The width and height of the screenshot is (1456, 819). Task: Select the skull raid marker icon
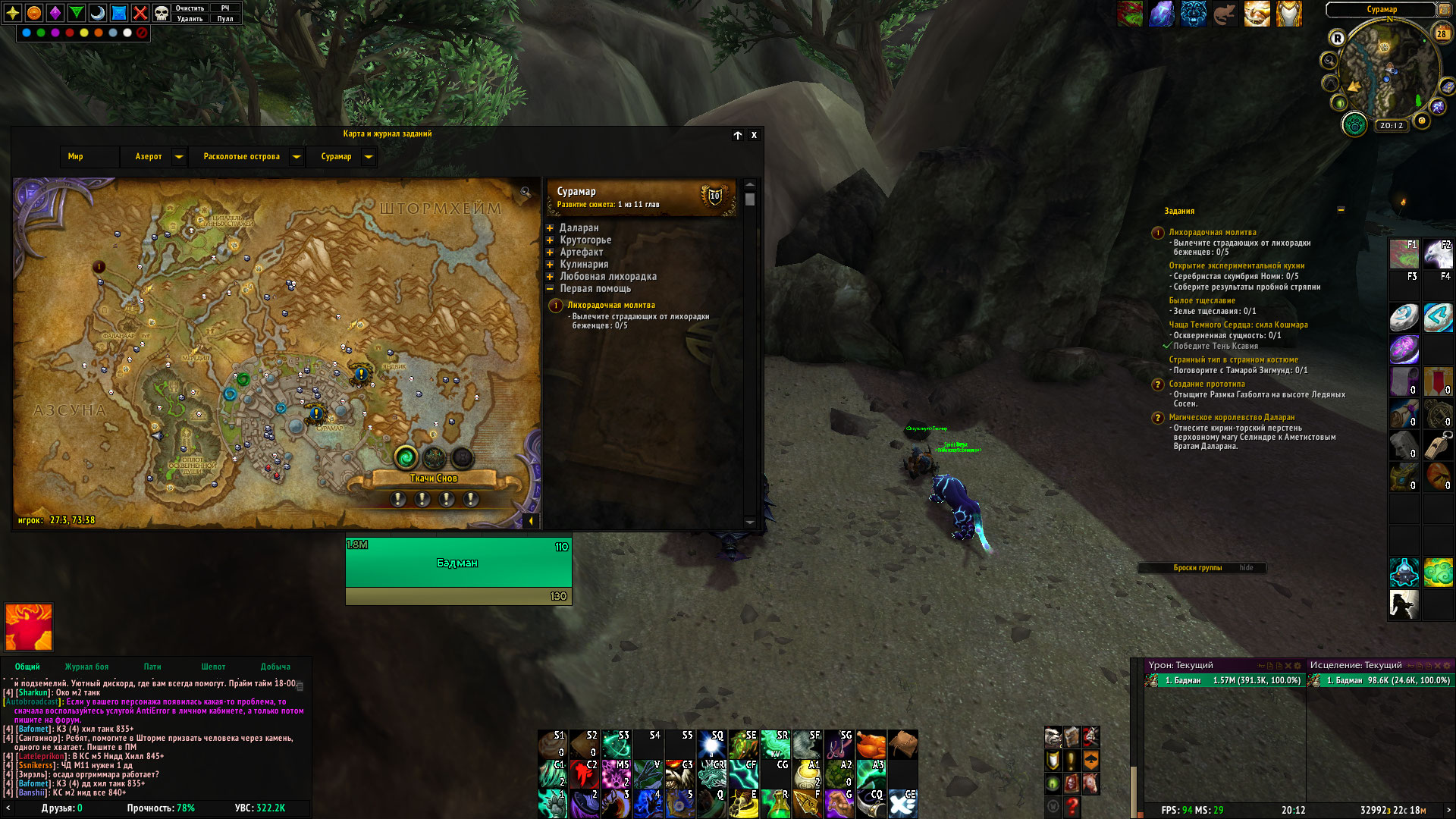162,13
